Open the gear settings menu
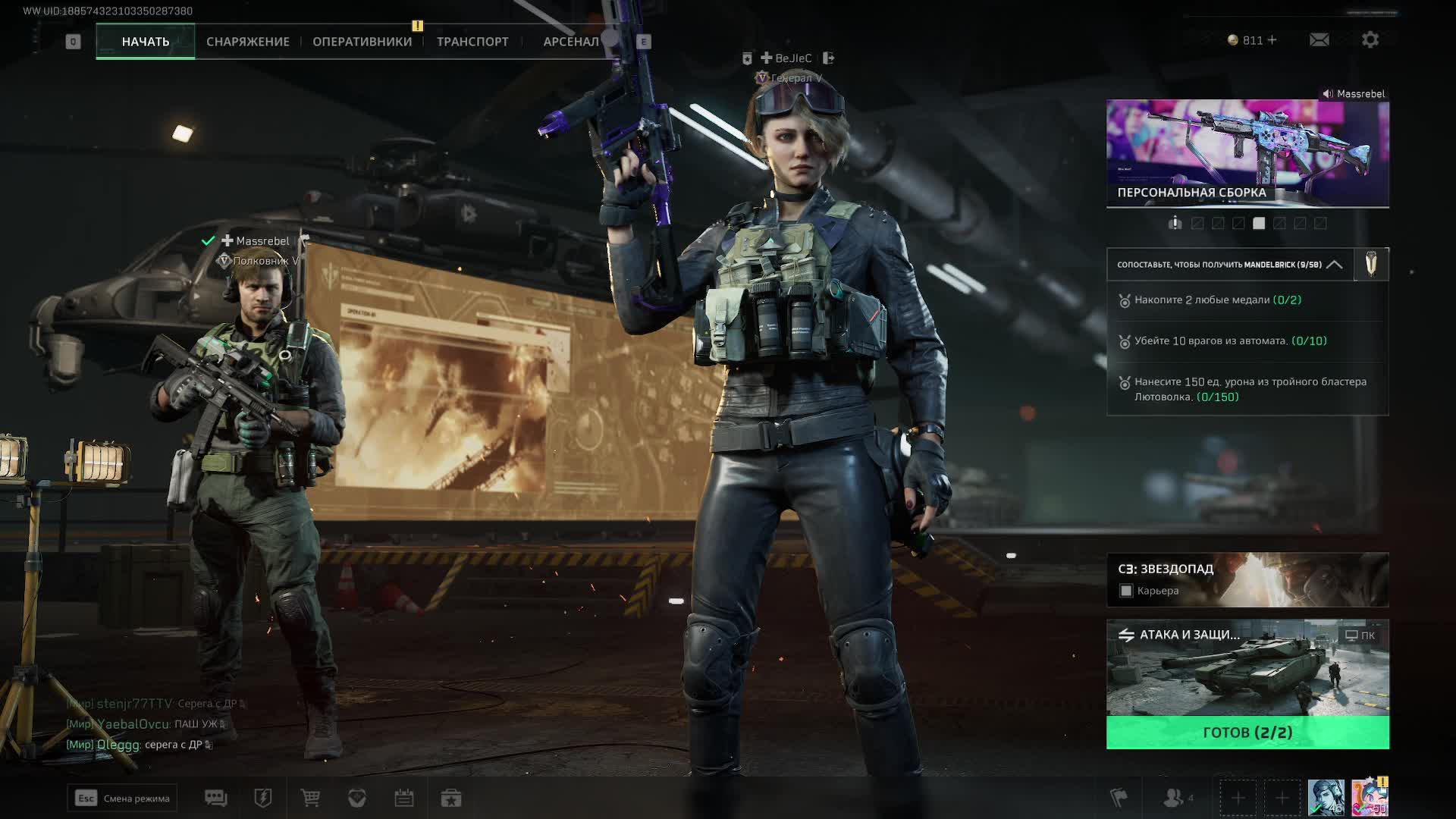Image resolution: width=1456 pixels, height=819 pixels. (1370, 40)
